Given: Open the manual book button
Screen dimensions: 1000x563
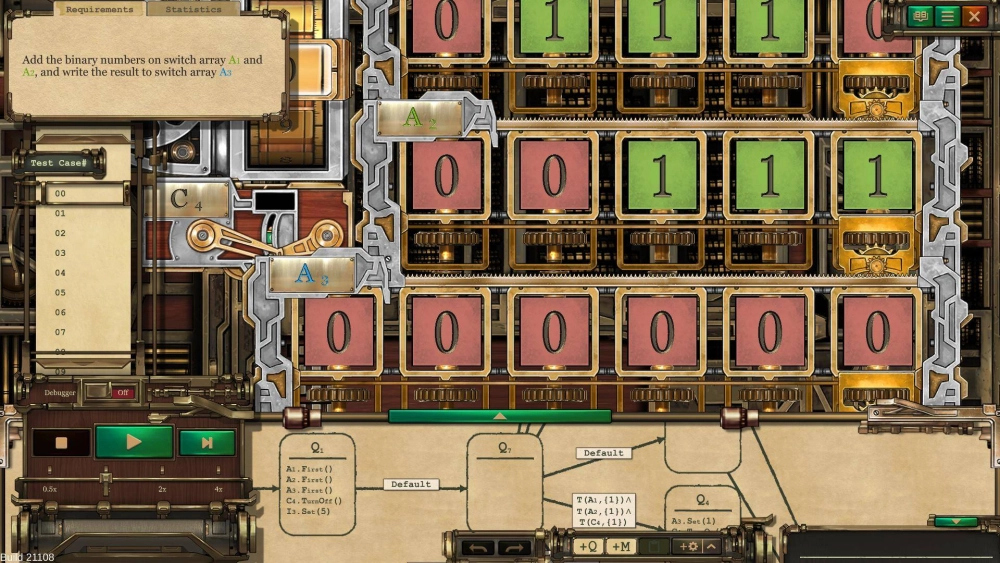Looking at the screenshot, I should 920,16.
